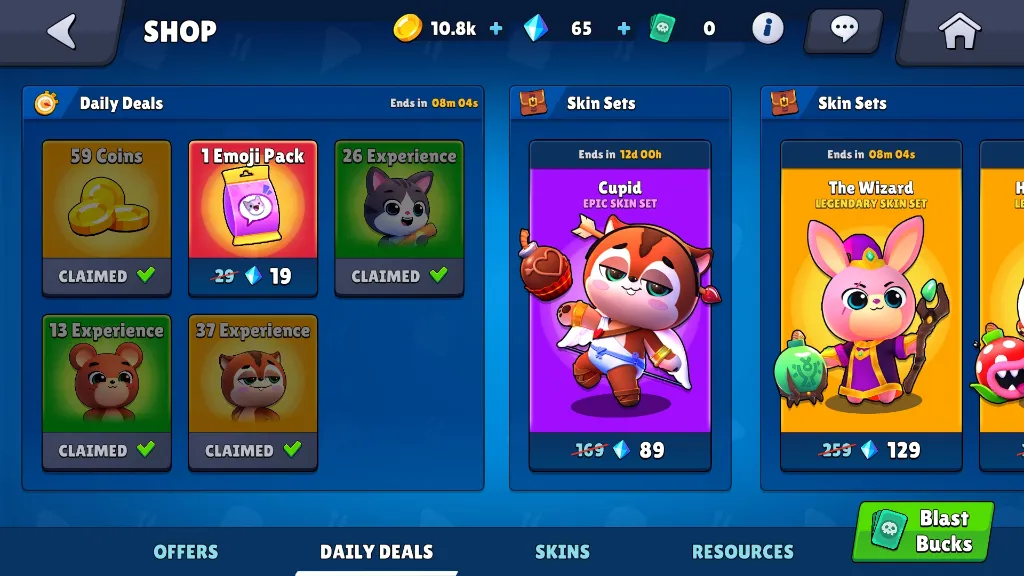This screenshot has width=1024, height=576.
Task: Switch to the Offers tab
Action: 186,551
